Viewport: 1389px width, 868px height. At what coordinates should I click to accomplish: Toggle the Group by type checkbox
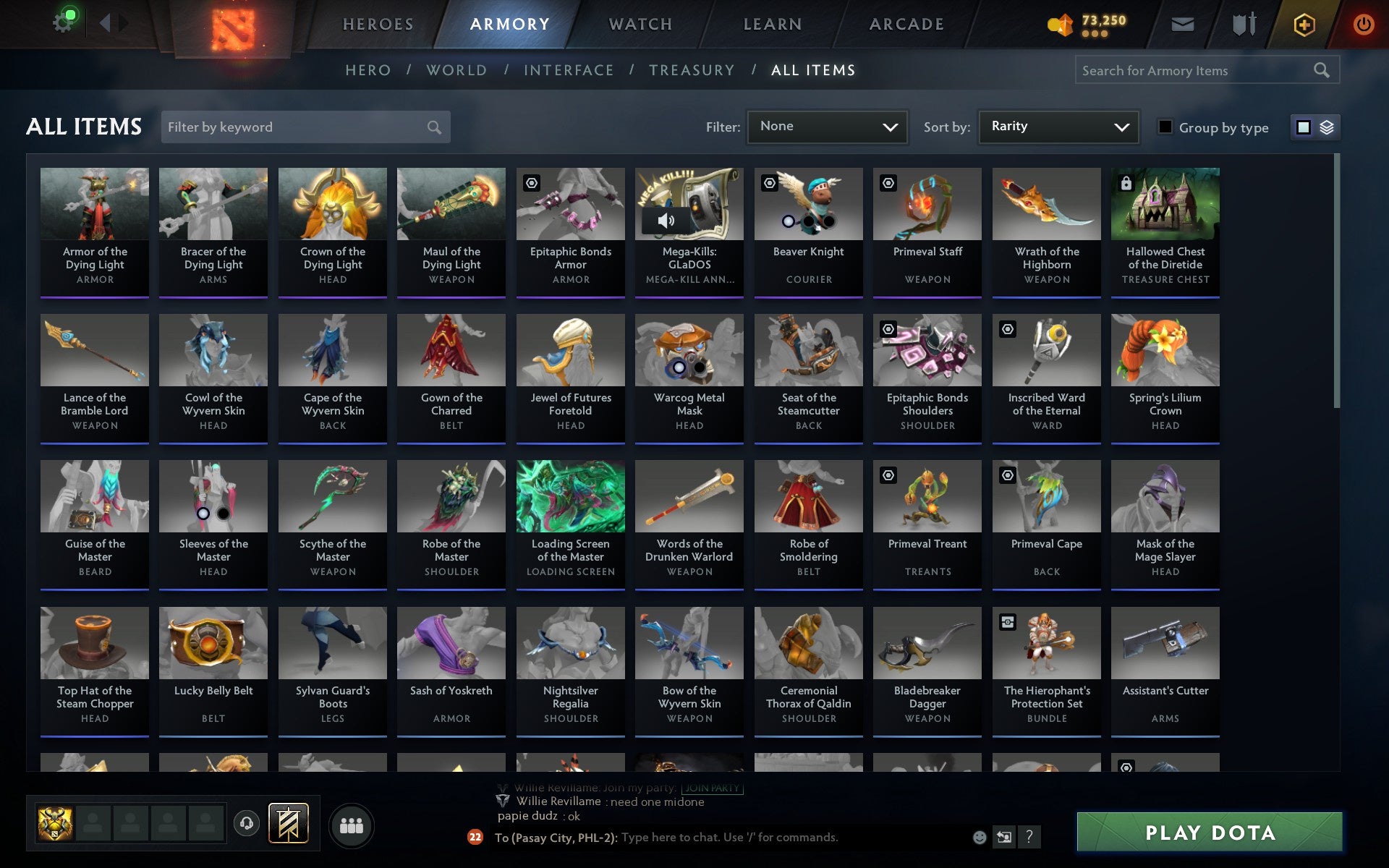(x=1164, y=127)
